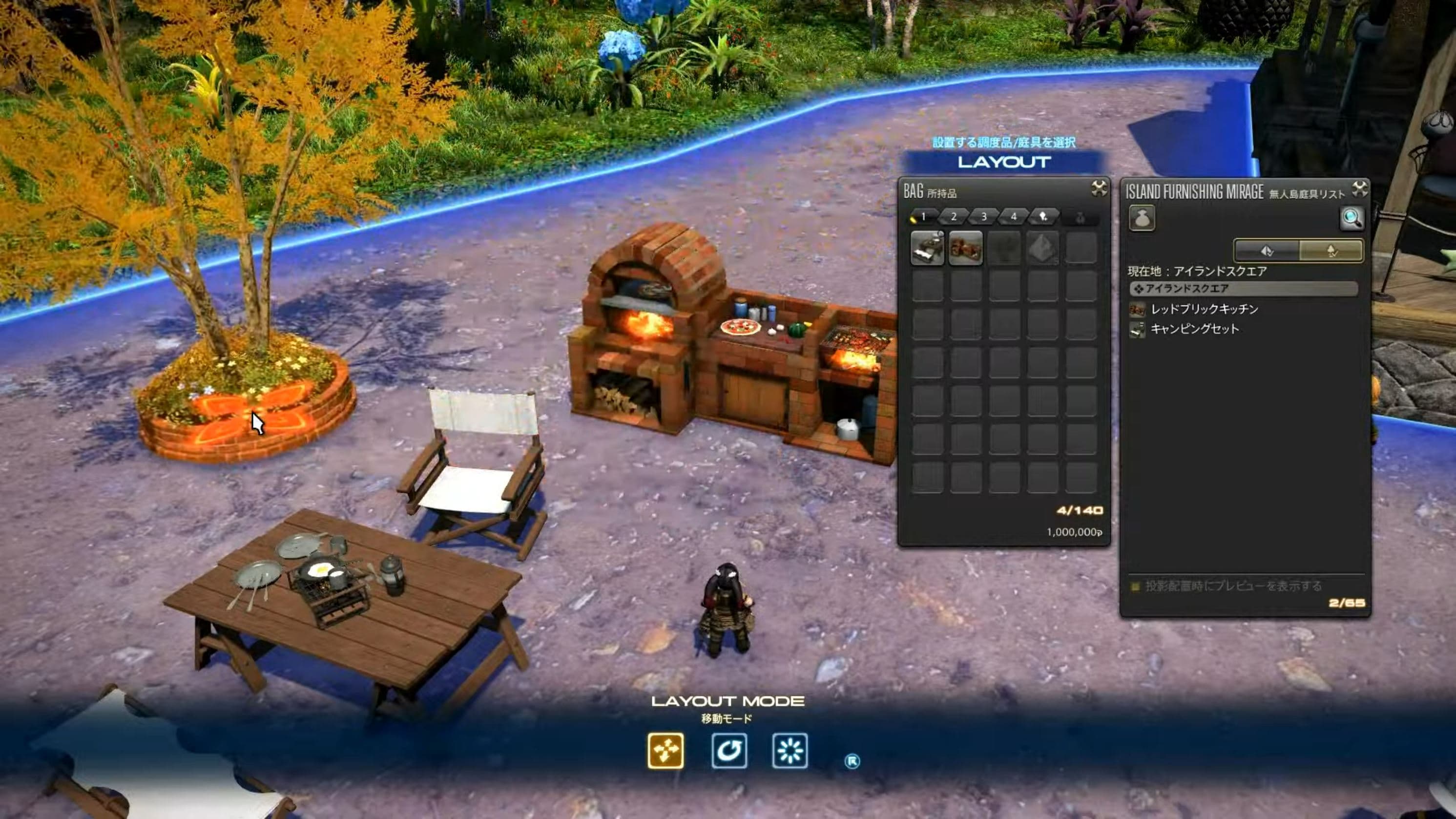Open the crystal tab in the bag

[x=1044, y=216]
